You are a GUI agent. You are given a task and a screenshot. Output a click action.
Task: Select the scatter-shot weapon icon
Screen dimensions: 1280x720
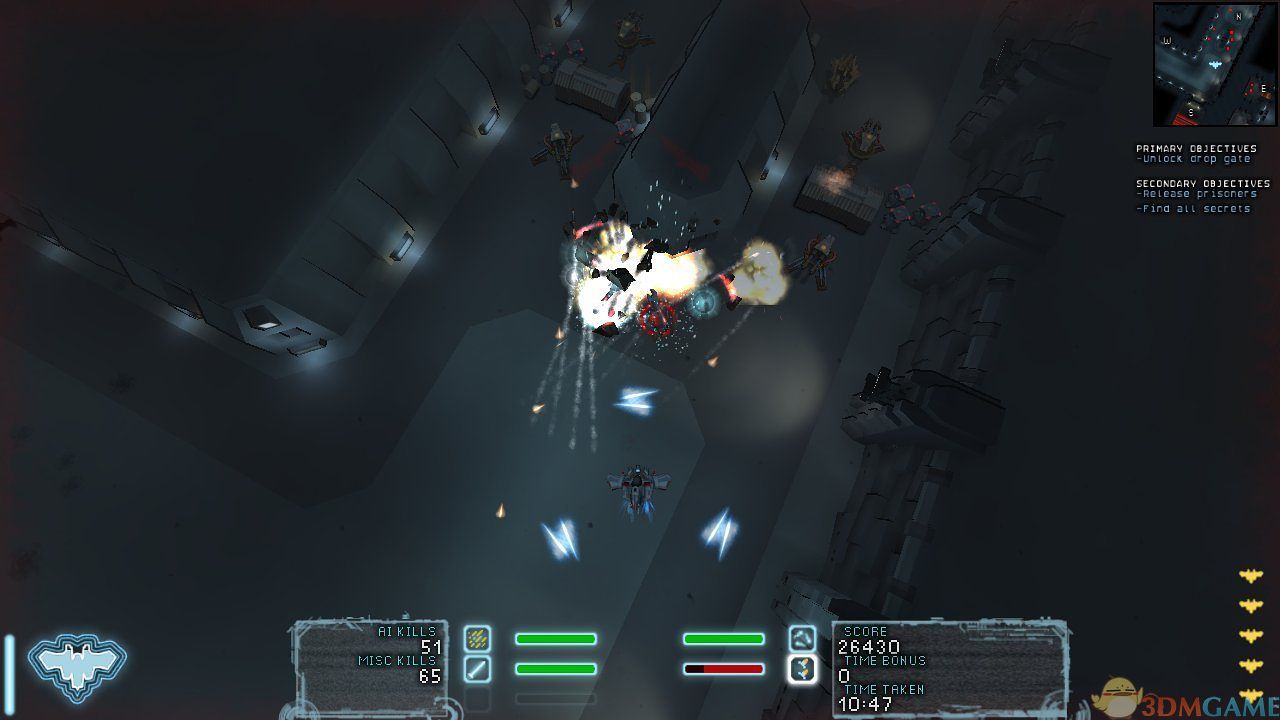pyautogui.click(x=477, y=638)
